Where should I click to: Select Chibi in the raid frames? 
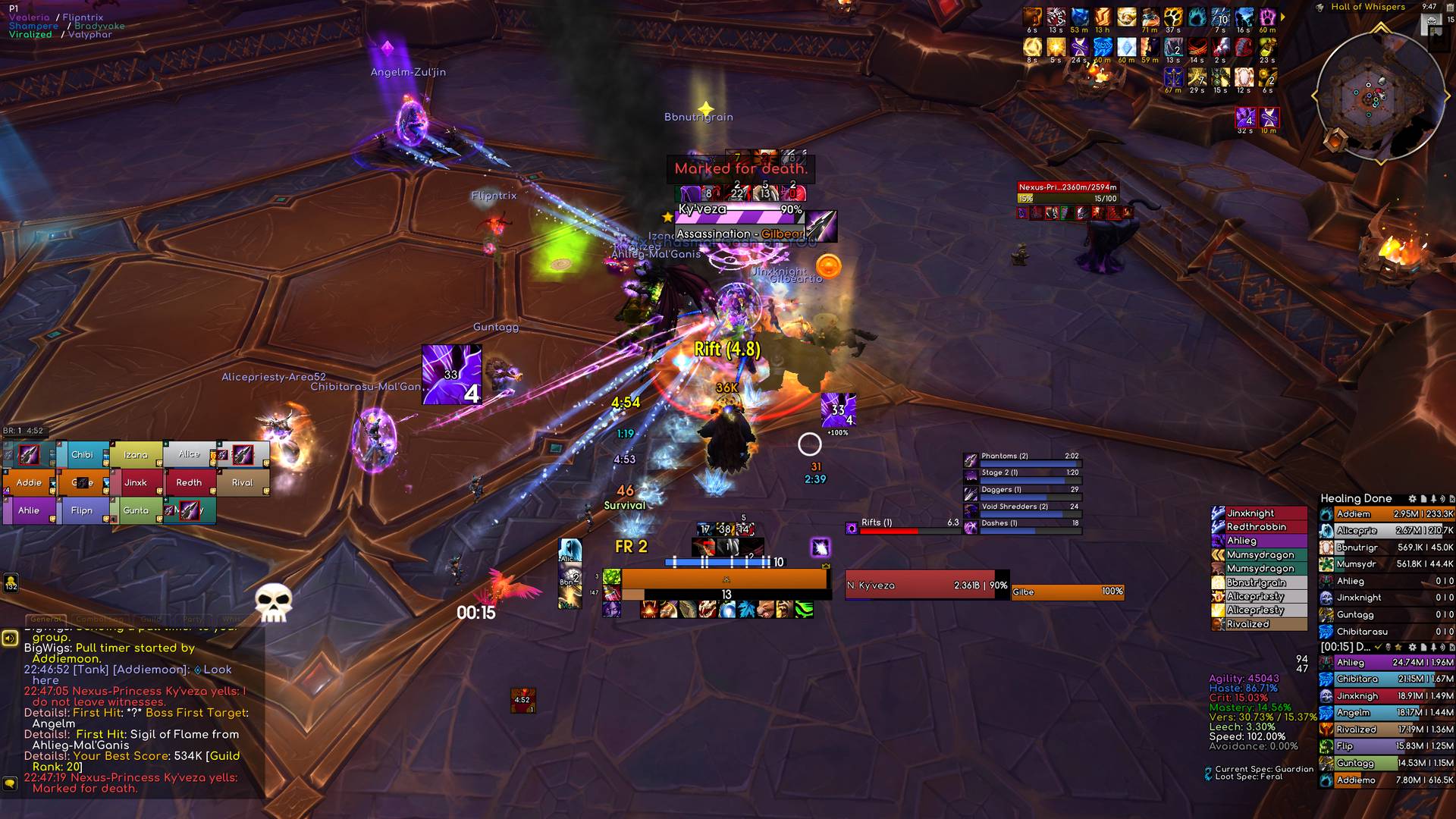pyautogui.click(x=82, y=455)
